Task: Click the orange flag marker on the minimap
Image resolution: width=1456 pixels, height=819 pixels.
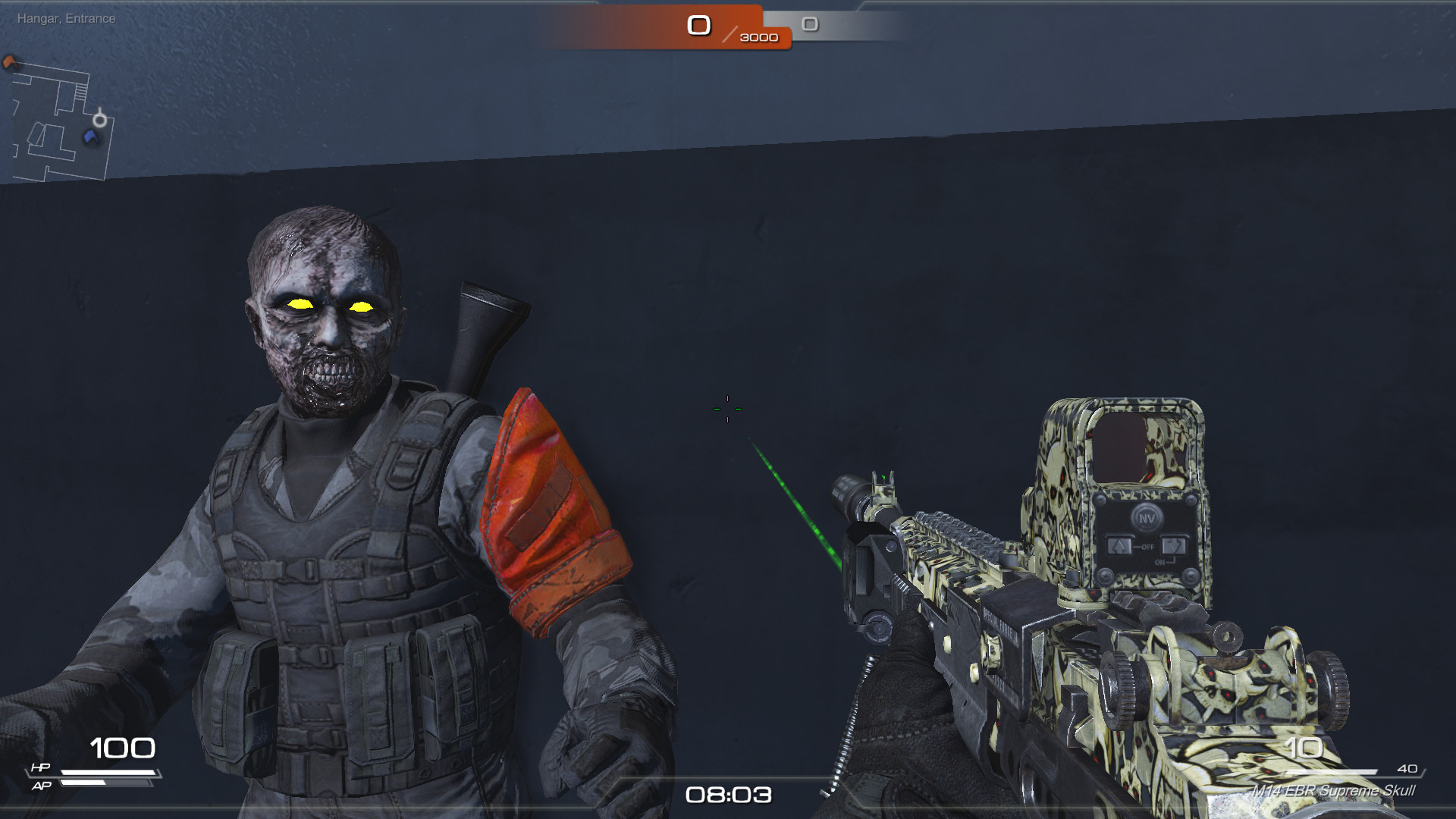Action: tap(9, 62)
